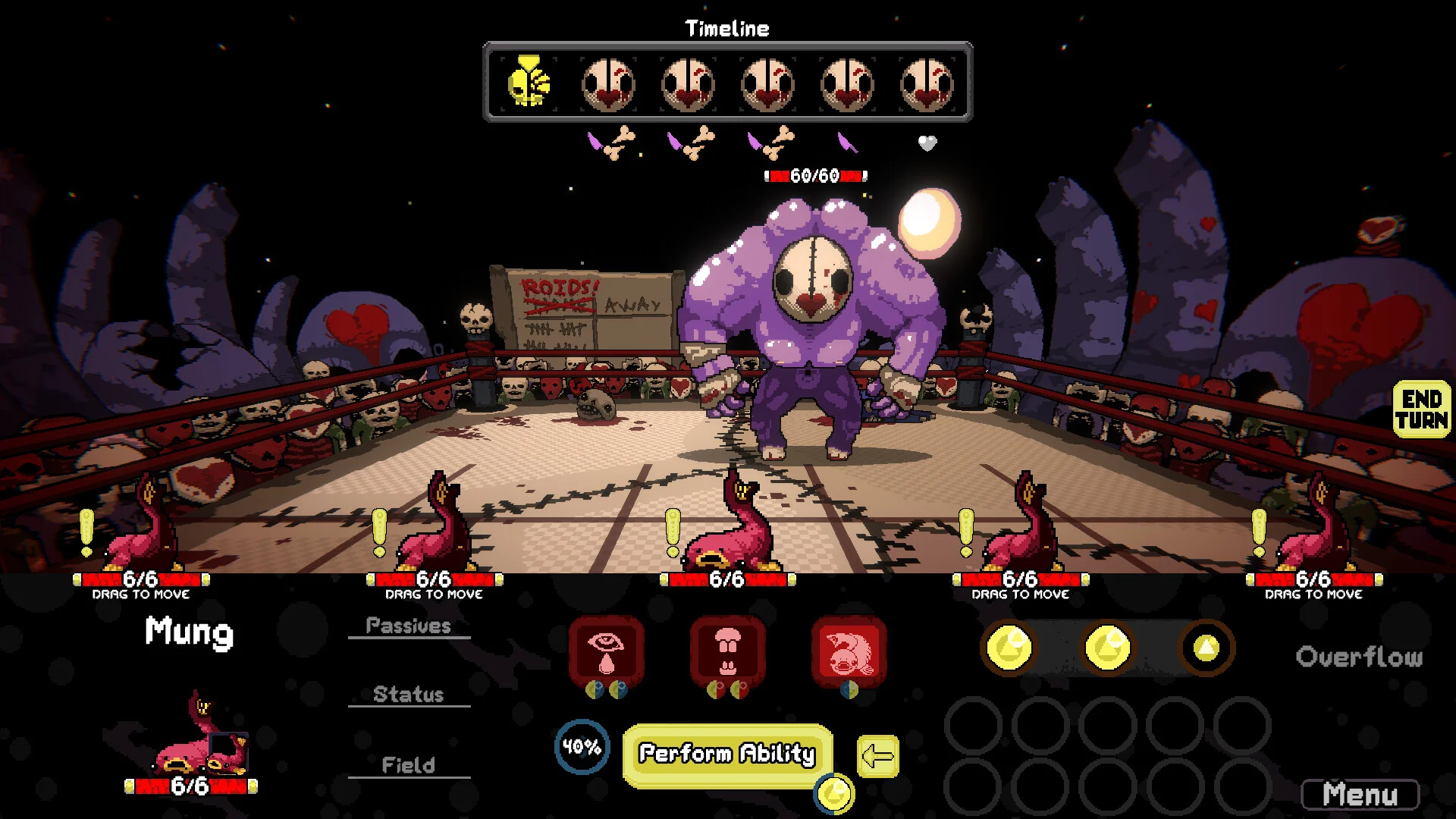1456x819 pixels.
Task: Click the yellow back arrow button
Action: pos(878,756)
